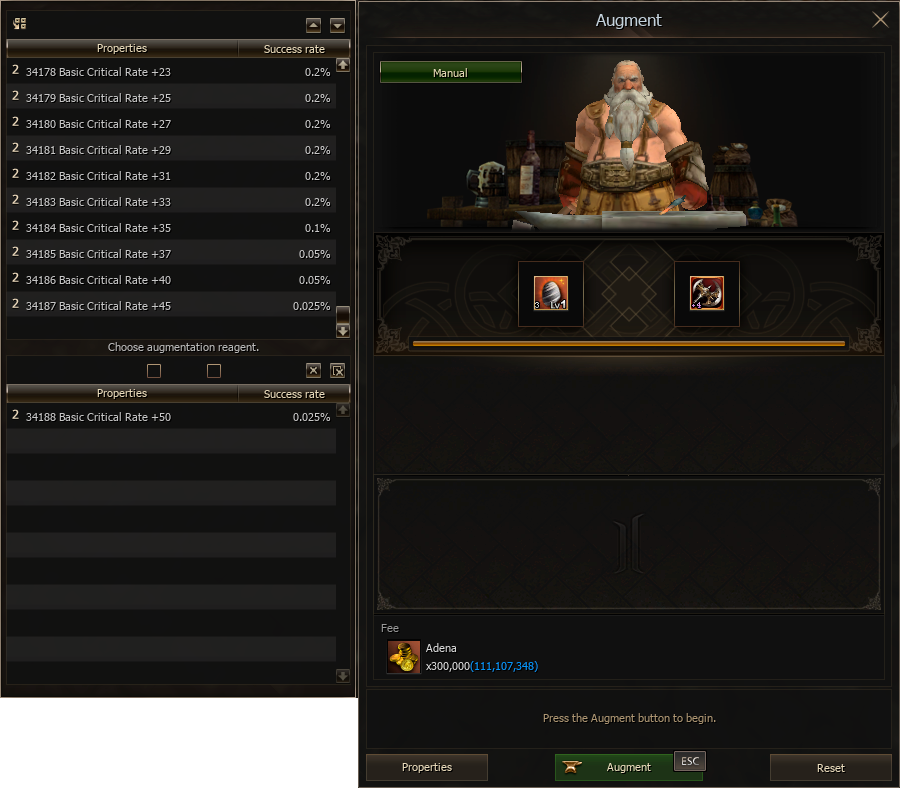This screenshot has width=900, height=788.
Task: Click the Augment button to begin
Action: (628, 767)
